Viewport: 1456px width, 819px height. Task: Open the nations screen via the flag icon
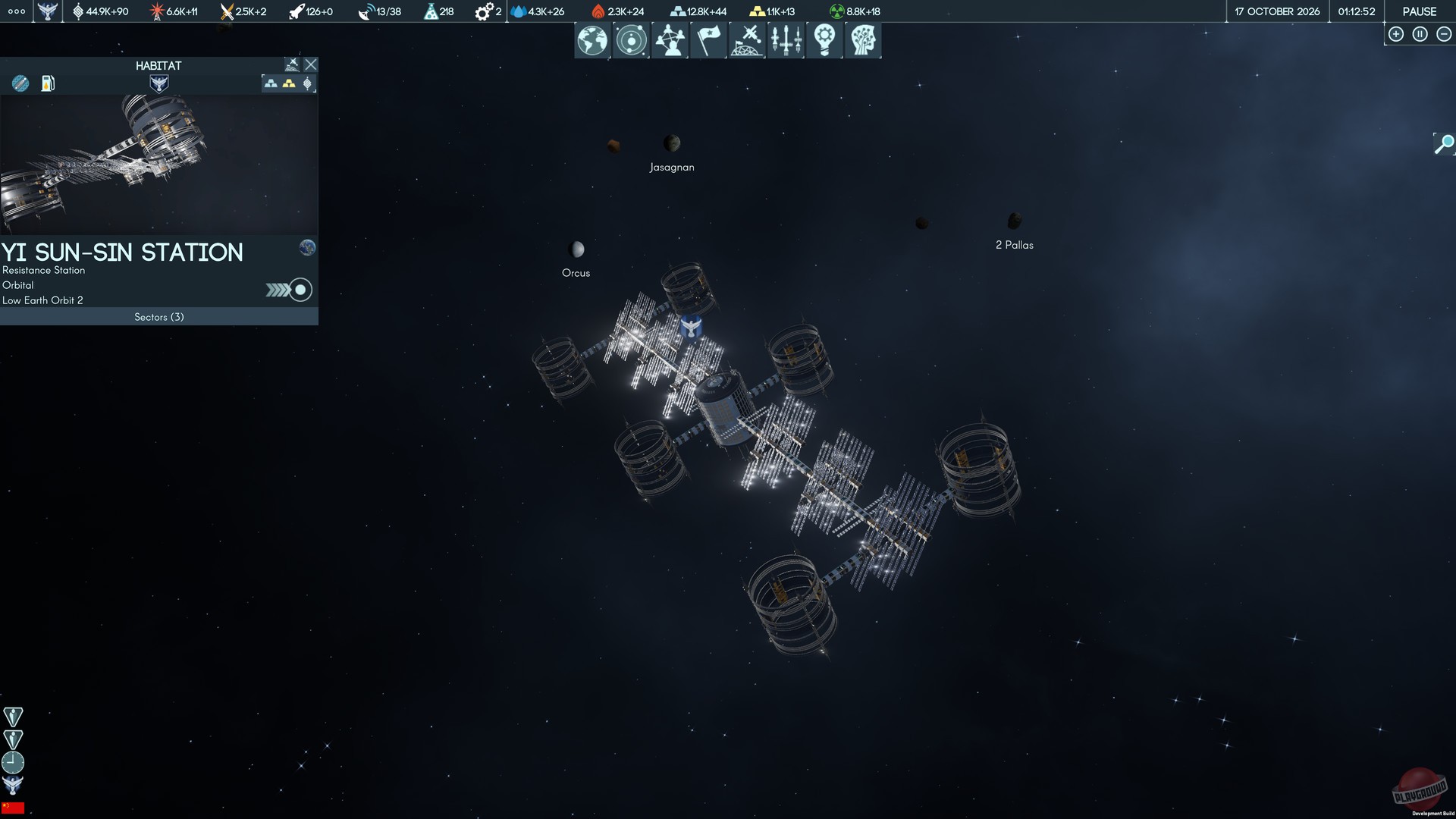708,40
